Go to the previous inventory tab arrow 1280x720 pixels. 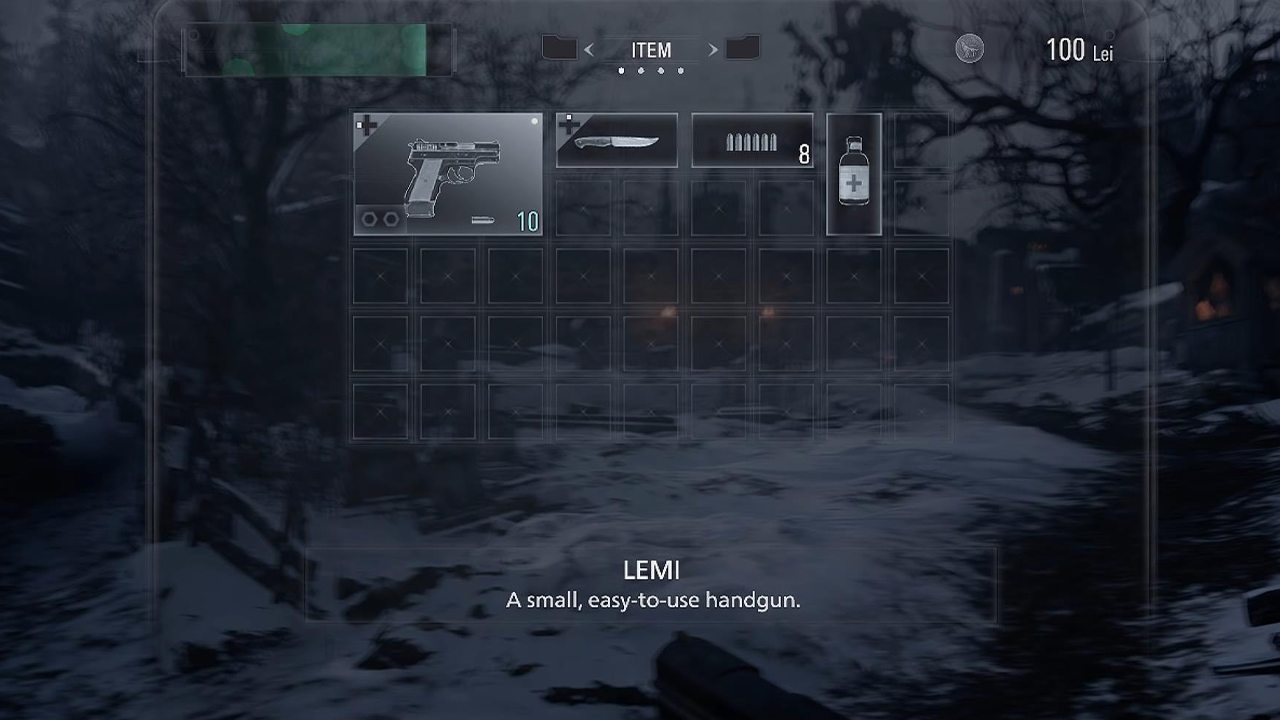click(x=589, y=50)
